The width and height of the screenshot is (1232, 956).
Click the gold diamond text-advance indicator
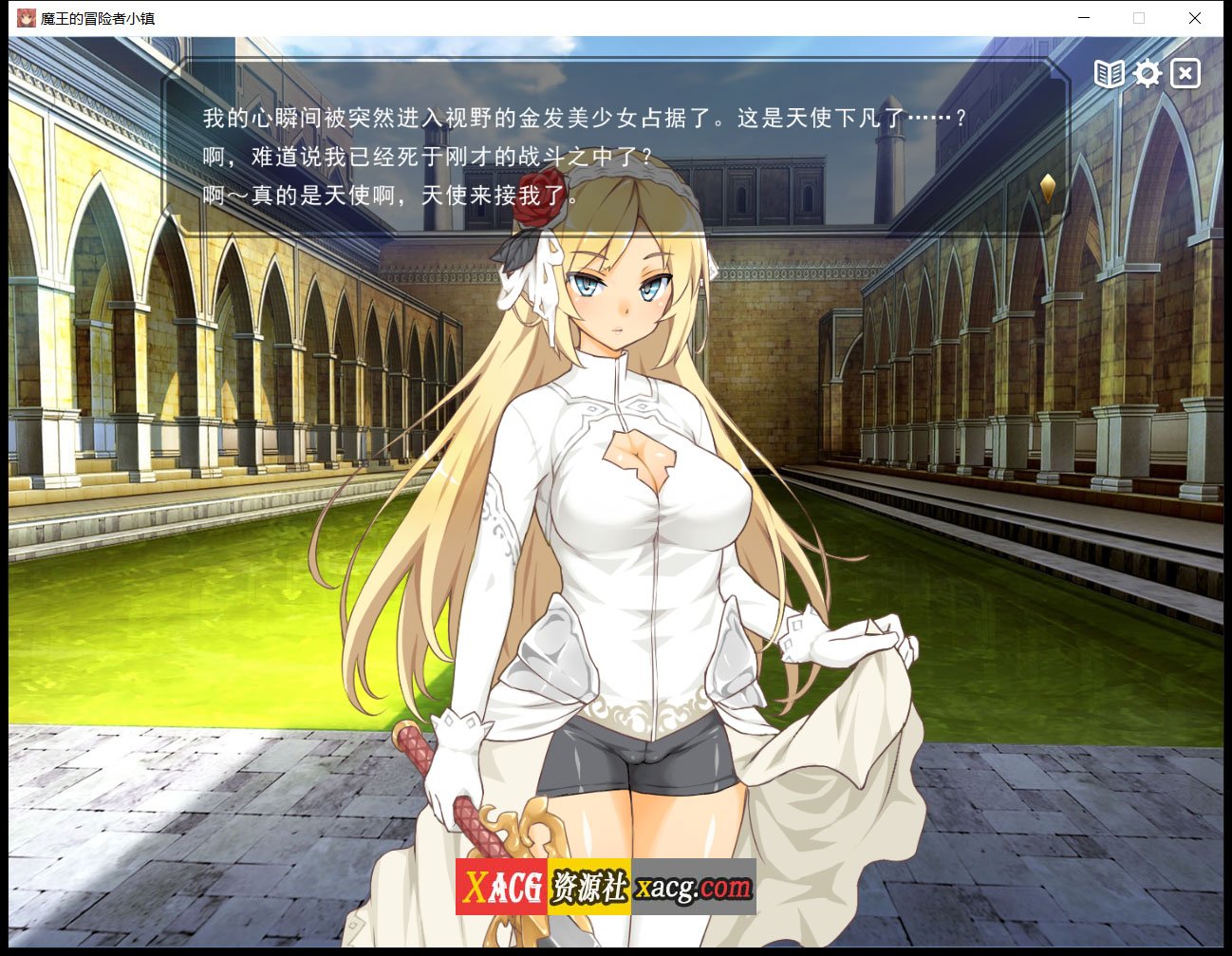click(x=1049, y=188)
